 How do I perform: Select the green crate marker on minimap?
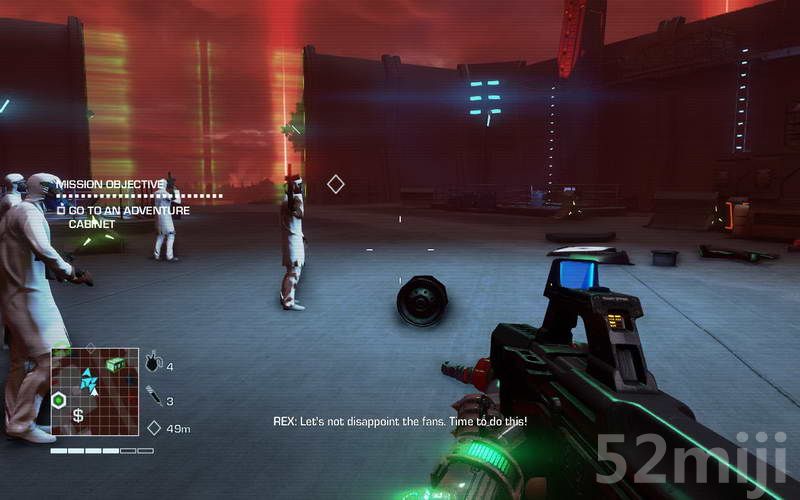point(116,364)
